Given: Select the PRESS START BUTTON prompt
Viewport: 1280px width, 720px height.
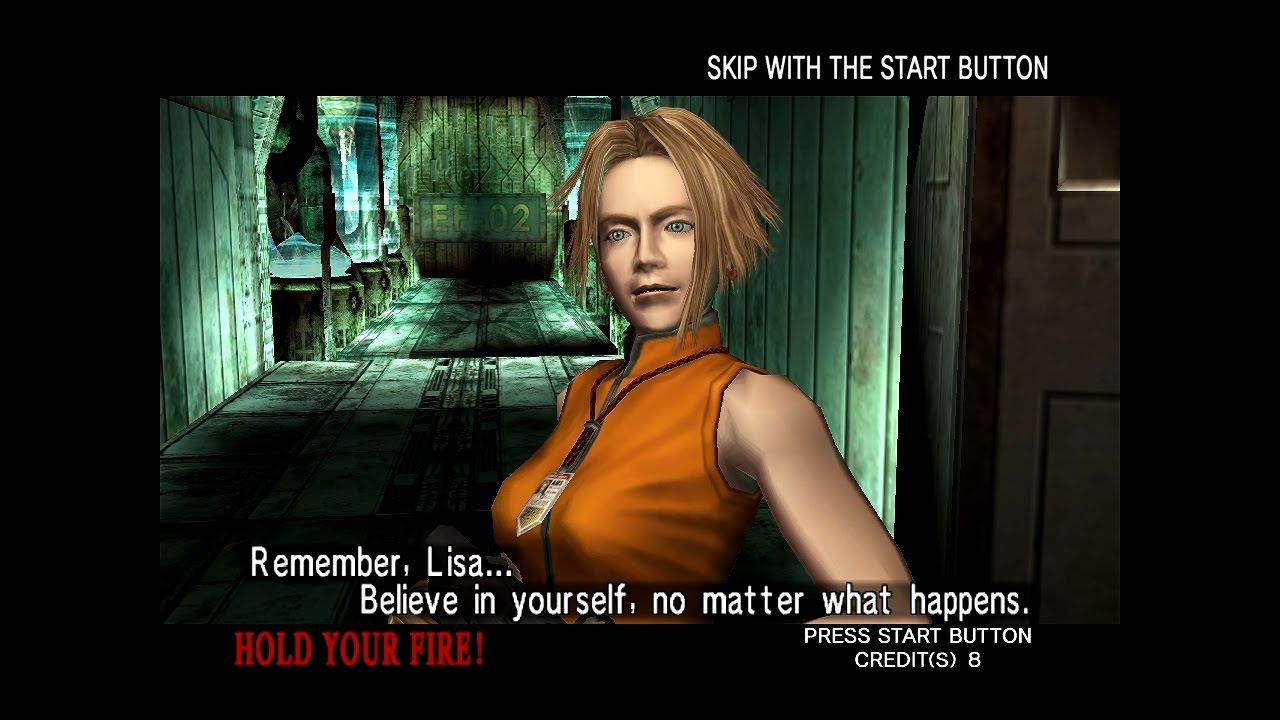Looking at the screenshot, I should tap(916, 635).
